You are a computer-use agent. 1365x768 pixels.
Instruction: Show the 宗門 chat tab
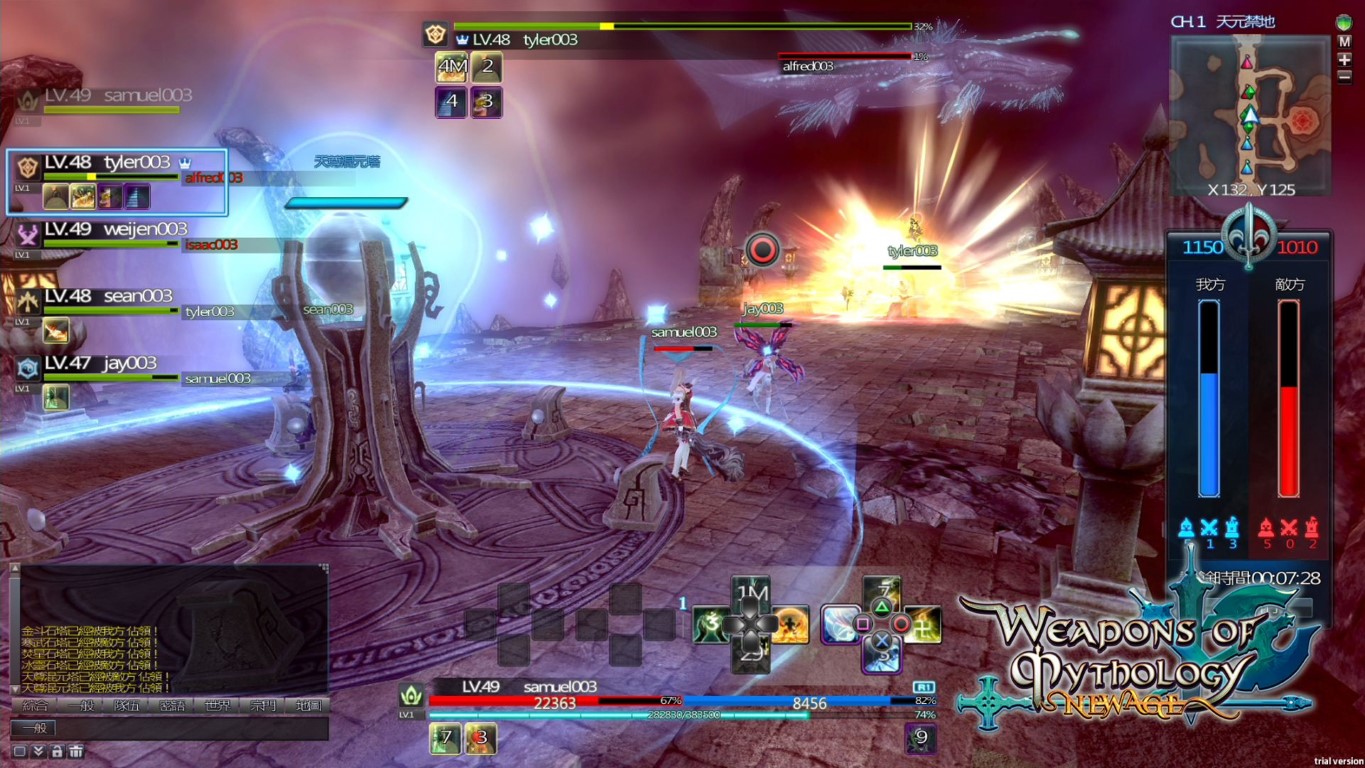[x=263, y=706]
